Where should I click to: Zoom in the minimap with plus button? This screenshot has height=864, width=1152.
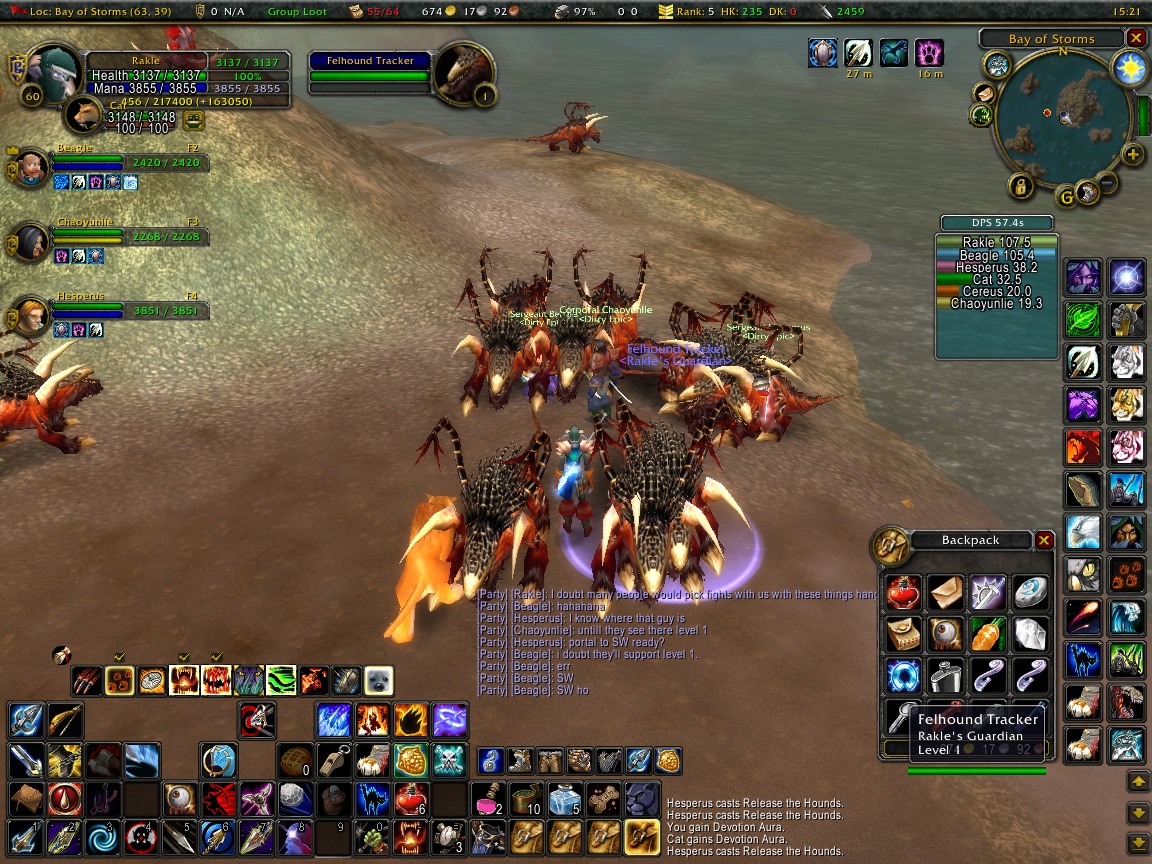1132,154
